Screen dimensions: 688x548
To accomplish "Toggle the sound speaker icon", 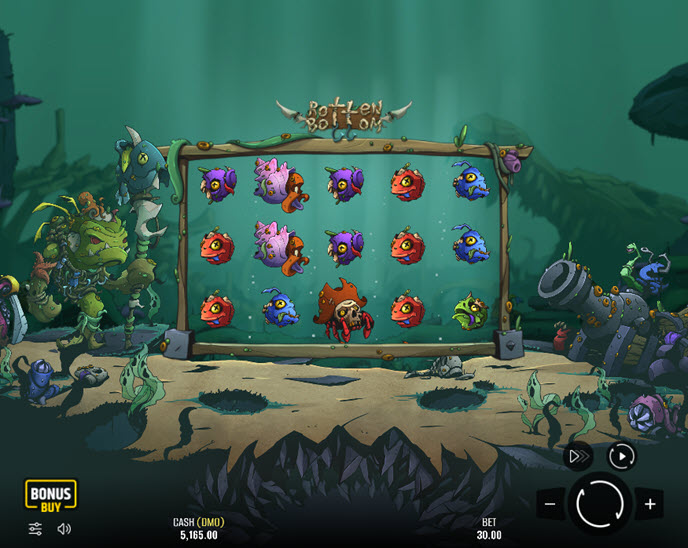I will coord(64,528).
